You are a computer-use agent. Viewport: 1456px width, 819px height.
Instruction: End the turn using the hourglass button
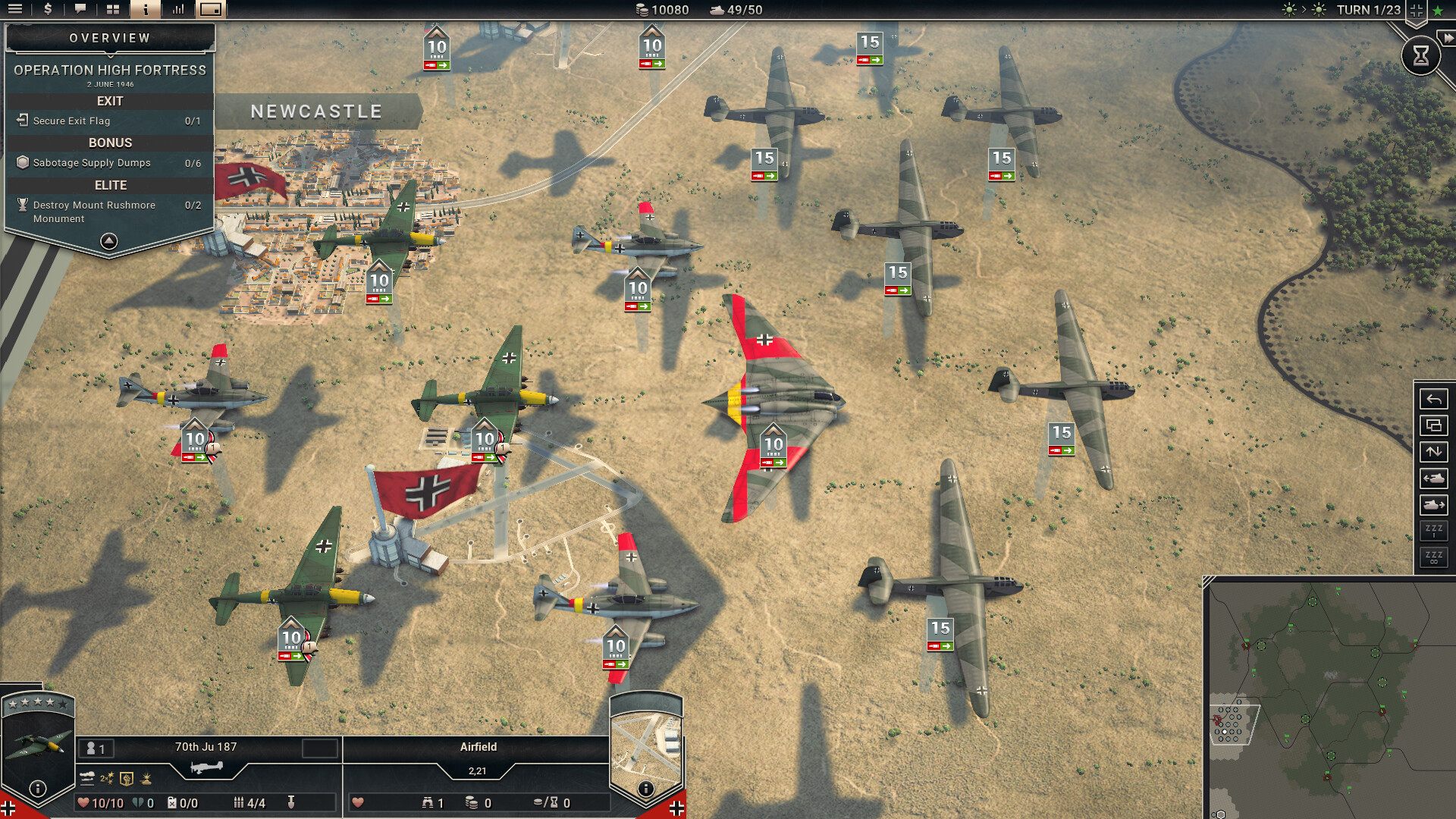(1420, 55)
